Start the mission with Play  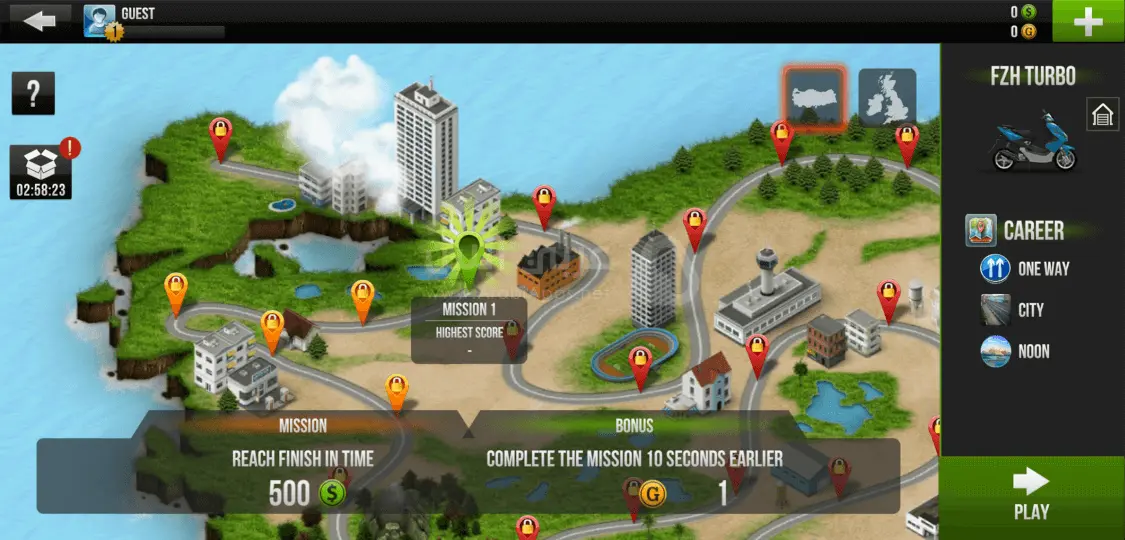pyautogui.click(x=1032, y=496)
